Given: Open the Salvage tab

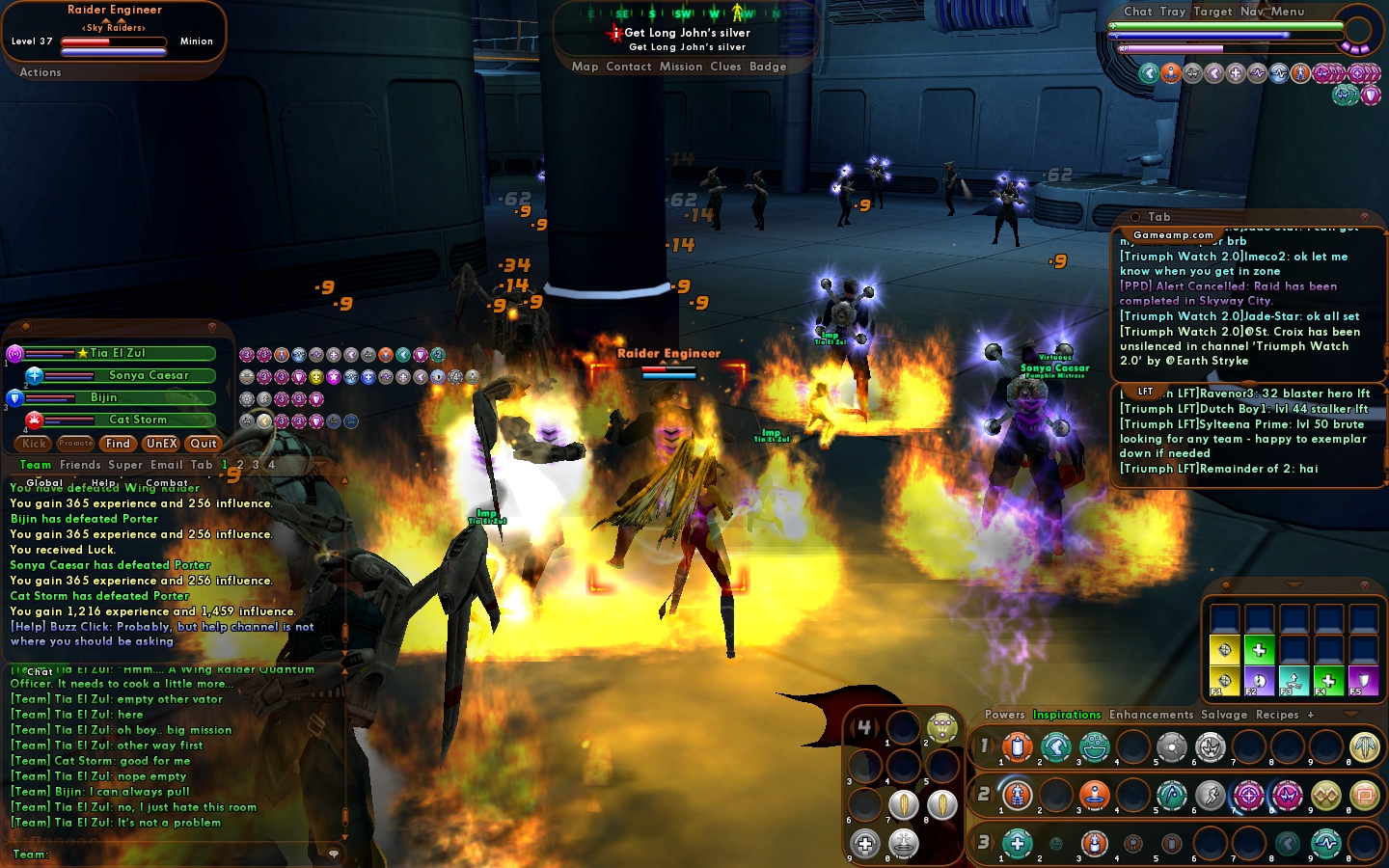Looking at the screenshot, I should 1224,715.
